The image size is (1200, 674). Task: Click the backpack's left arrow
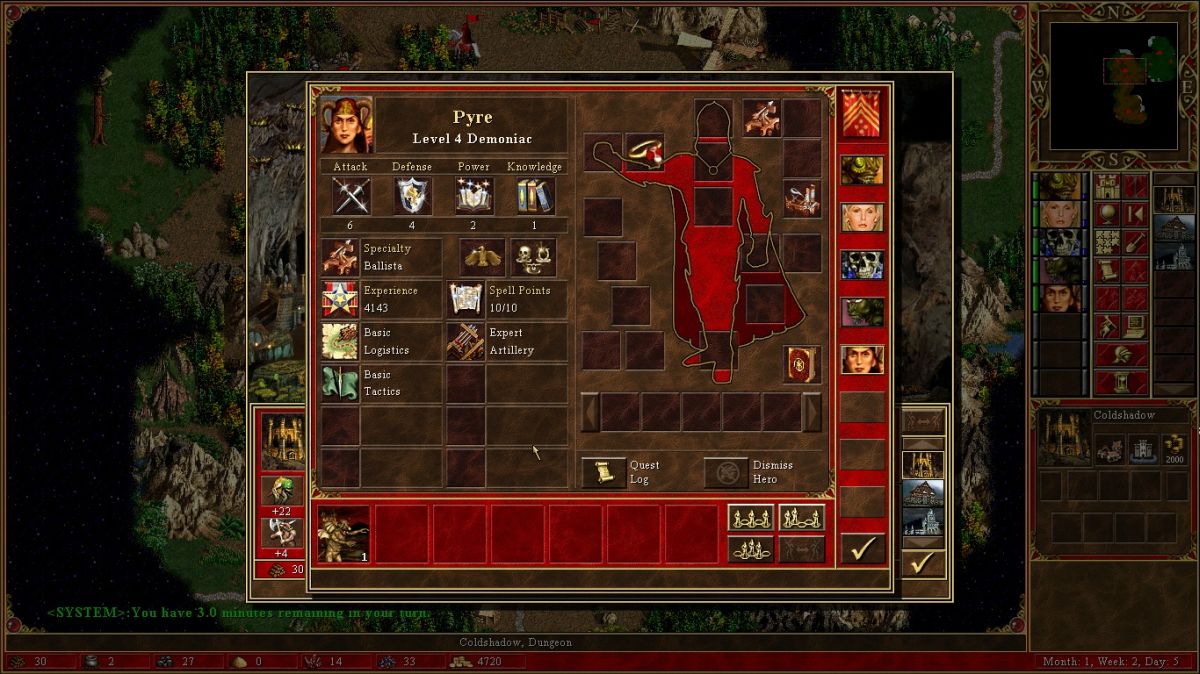point(590,411)
